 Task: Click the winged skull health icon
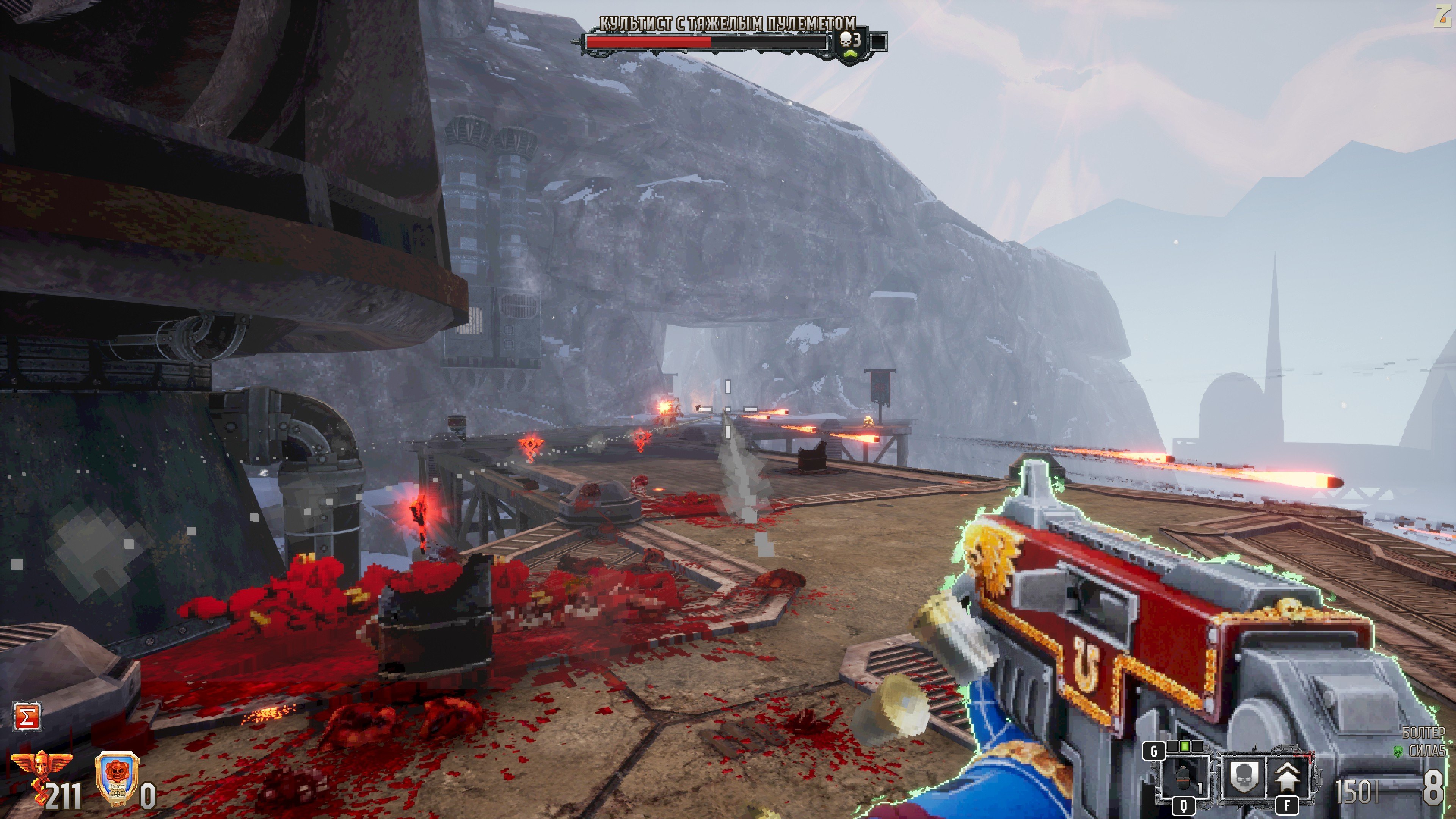coord(41,764)
